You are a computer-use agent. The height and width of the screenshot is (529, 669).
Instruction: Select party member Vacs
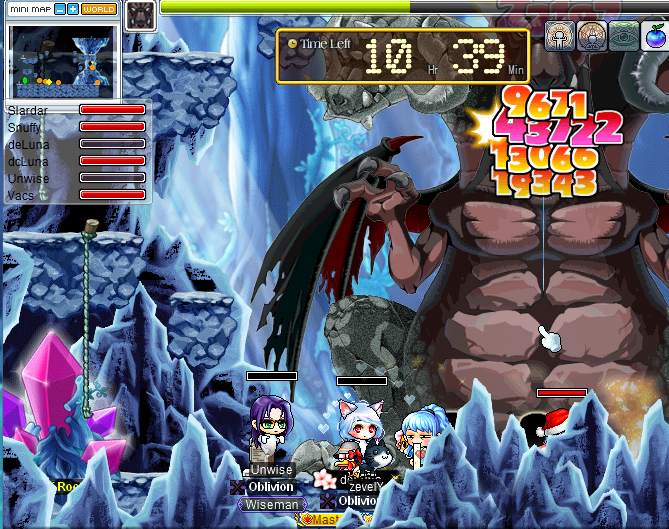click(20, 195)
